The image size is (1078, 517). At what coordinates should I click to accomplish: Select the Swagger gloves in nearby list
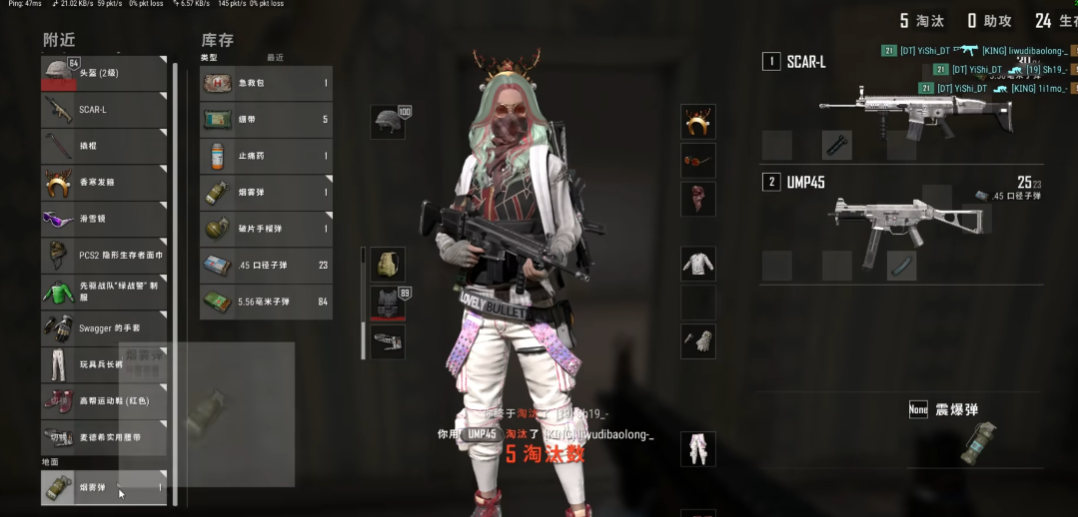tap(104, 327)
